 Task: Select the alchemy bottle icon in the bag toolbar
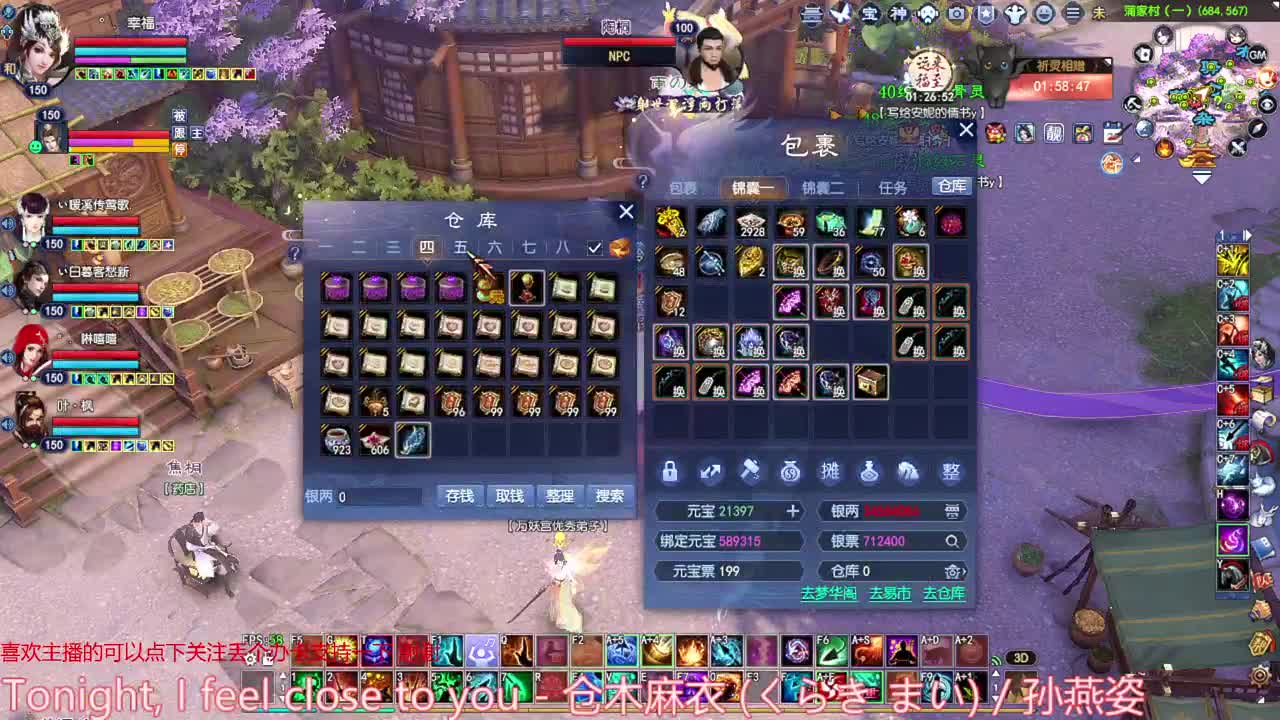pos(870,472)
